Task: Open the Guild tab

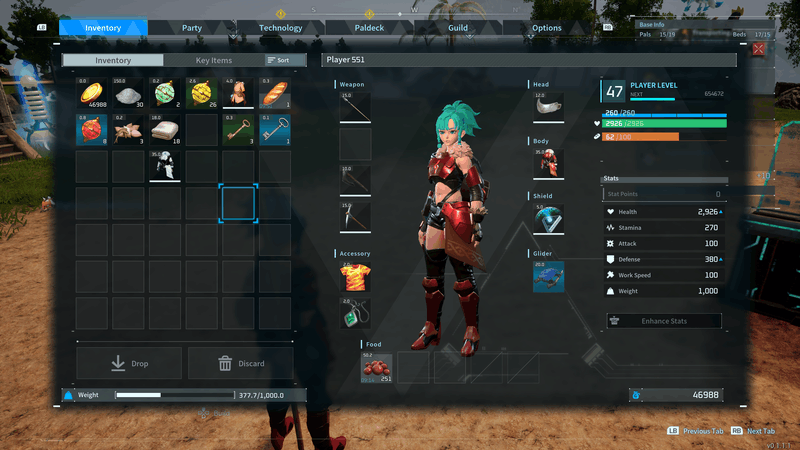Action: tap(457, 28)
